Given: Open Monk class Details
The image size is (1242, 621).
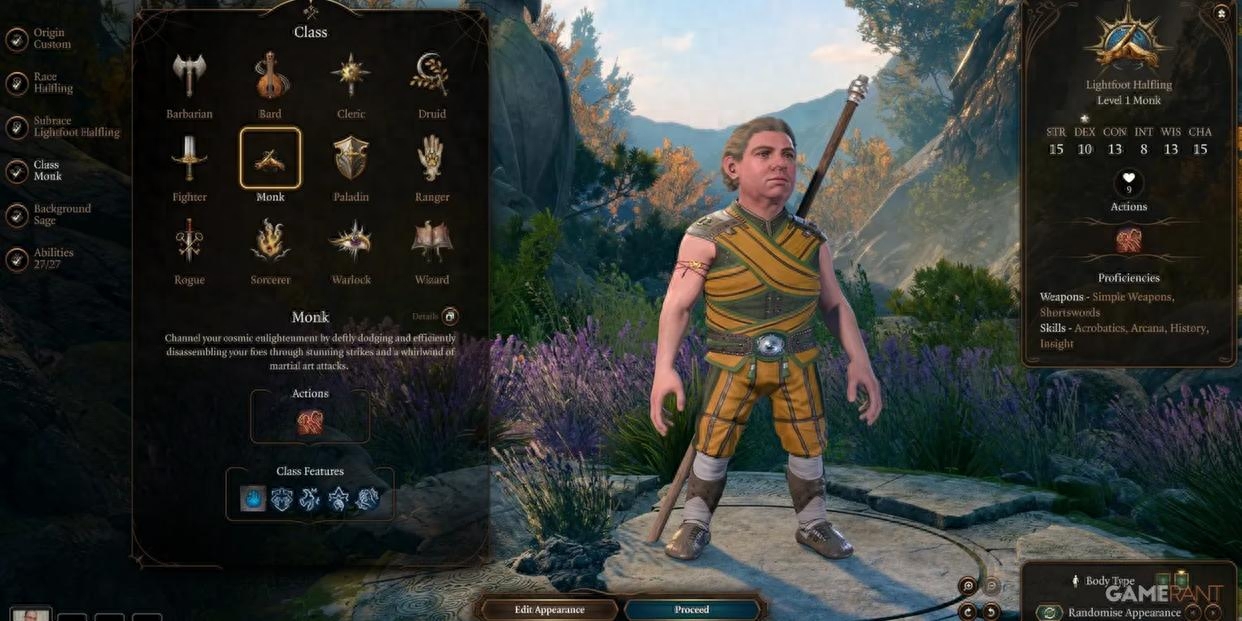Looking at the screenshot, I should (x=450, y=316).
